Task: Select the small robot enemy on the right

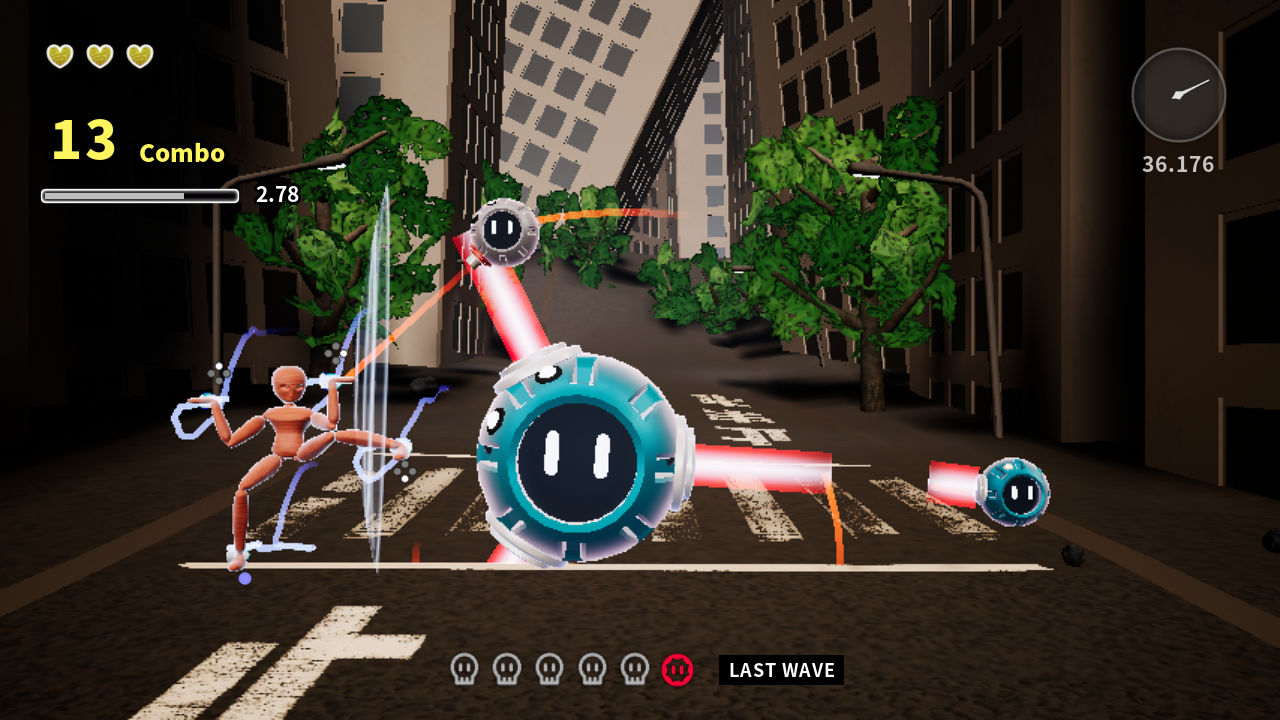Action: 1019,493
